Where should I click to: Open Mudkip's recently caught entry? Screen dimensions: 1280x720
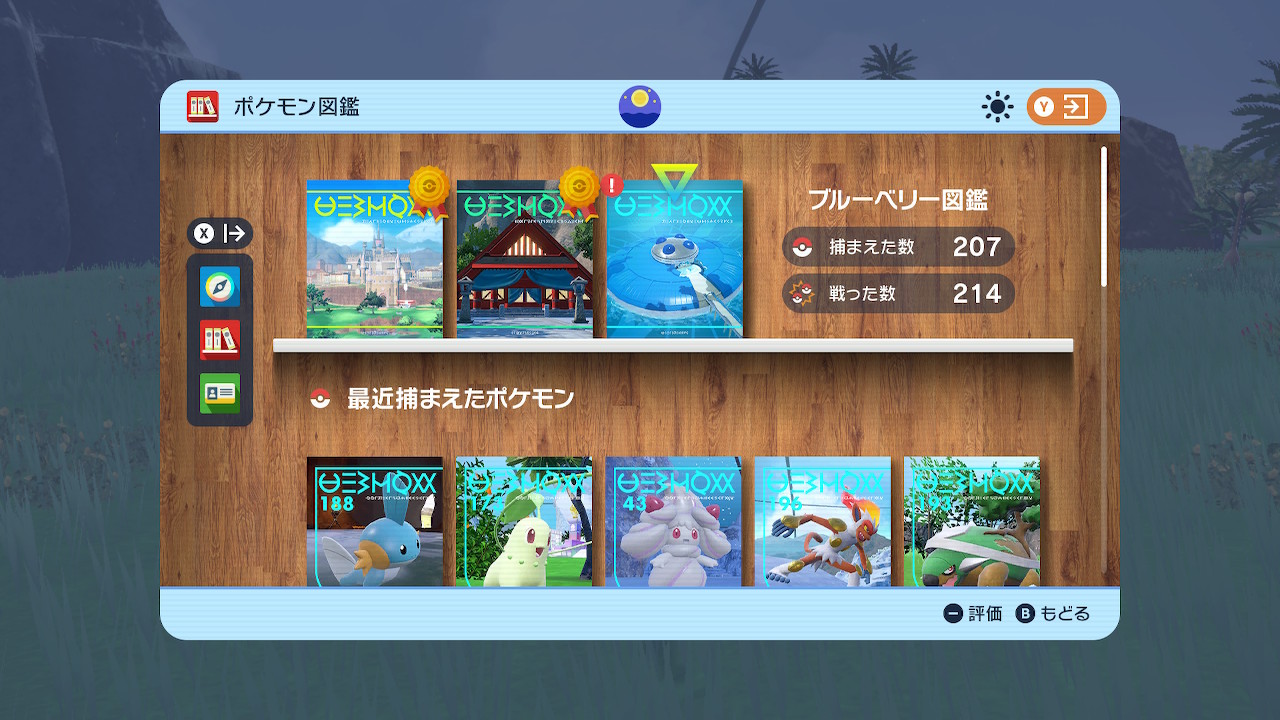[374, 522]
